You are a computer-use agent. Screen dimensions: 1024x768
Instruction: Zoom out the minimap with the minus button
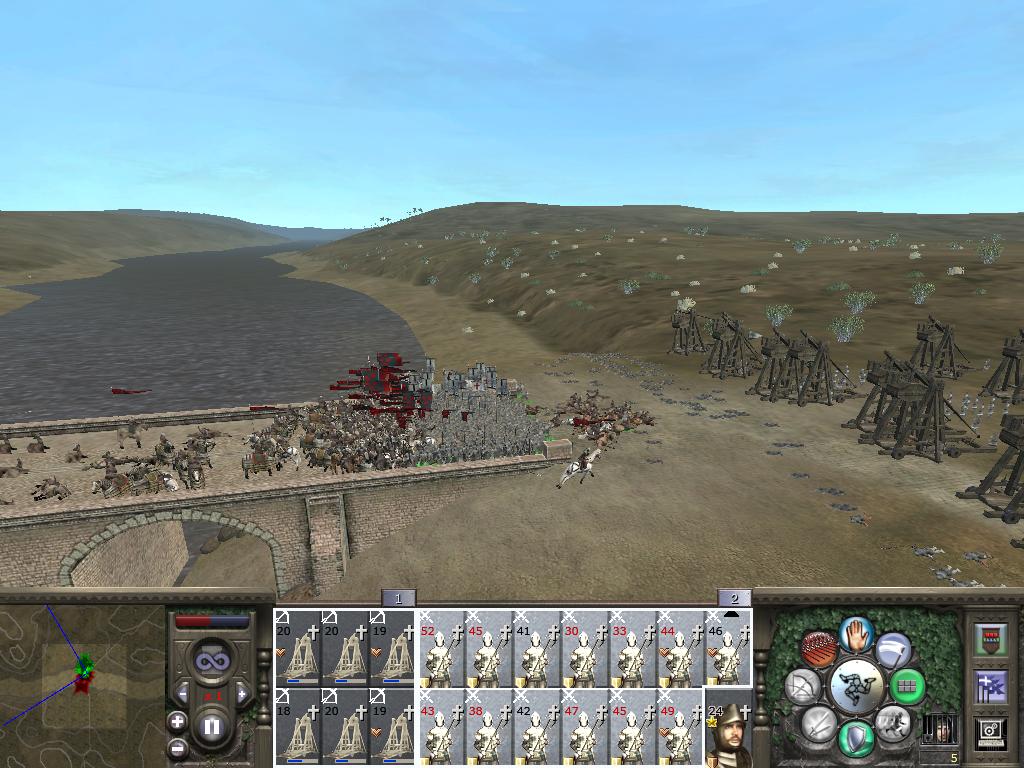click(x=178, y=746)
